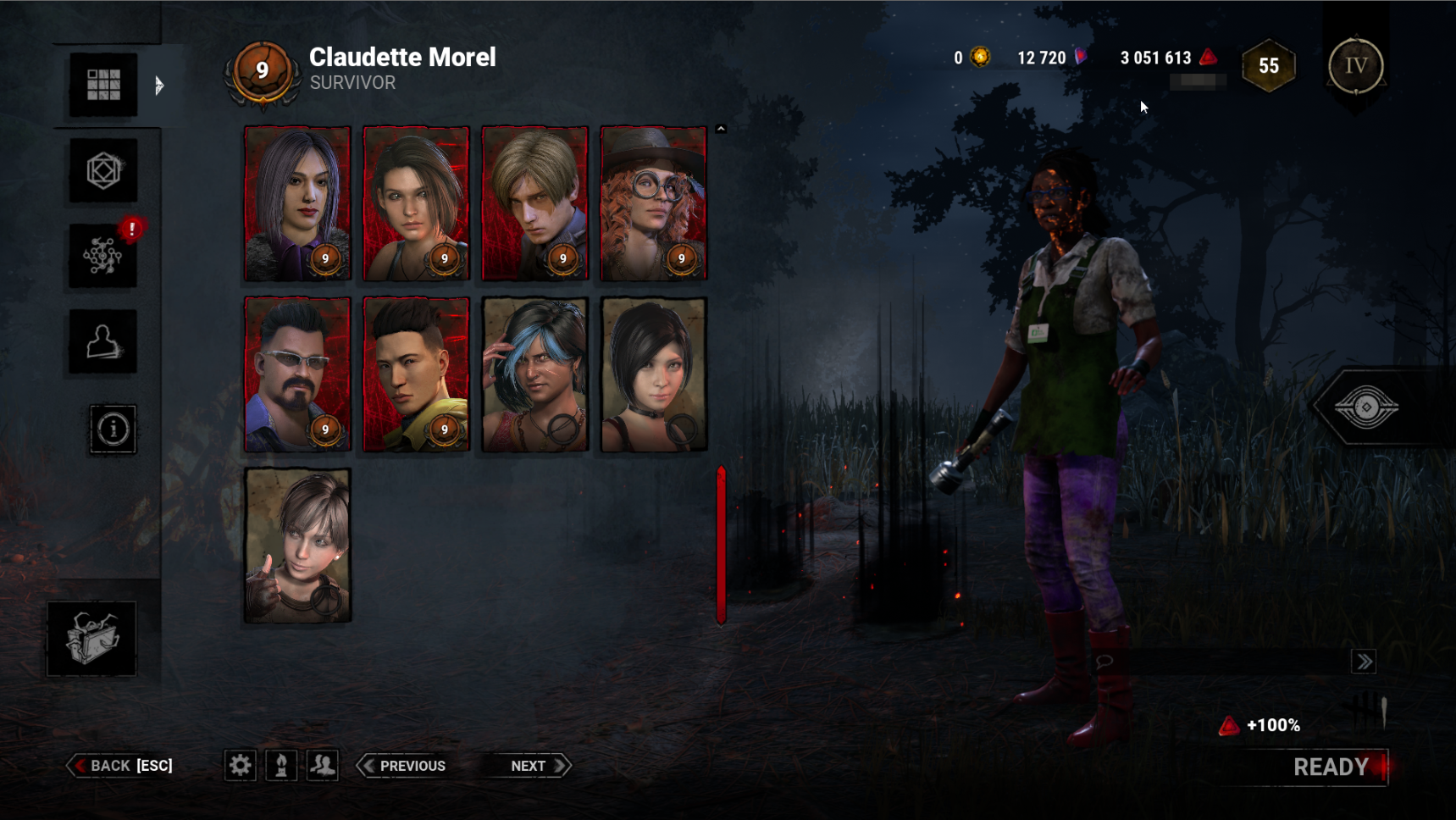Expand the chat panel arrows

[1364, 662]
